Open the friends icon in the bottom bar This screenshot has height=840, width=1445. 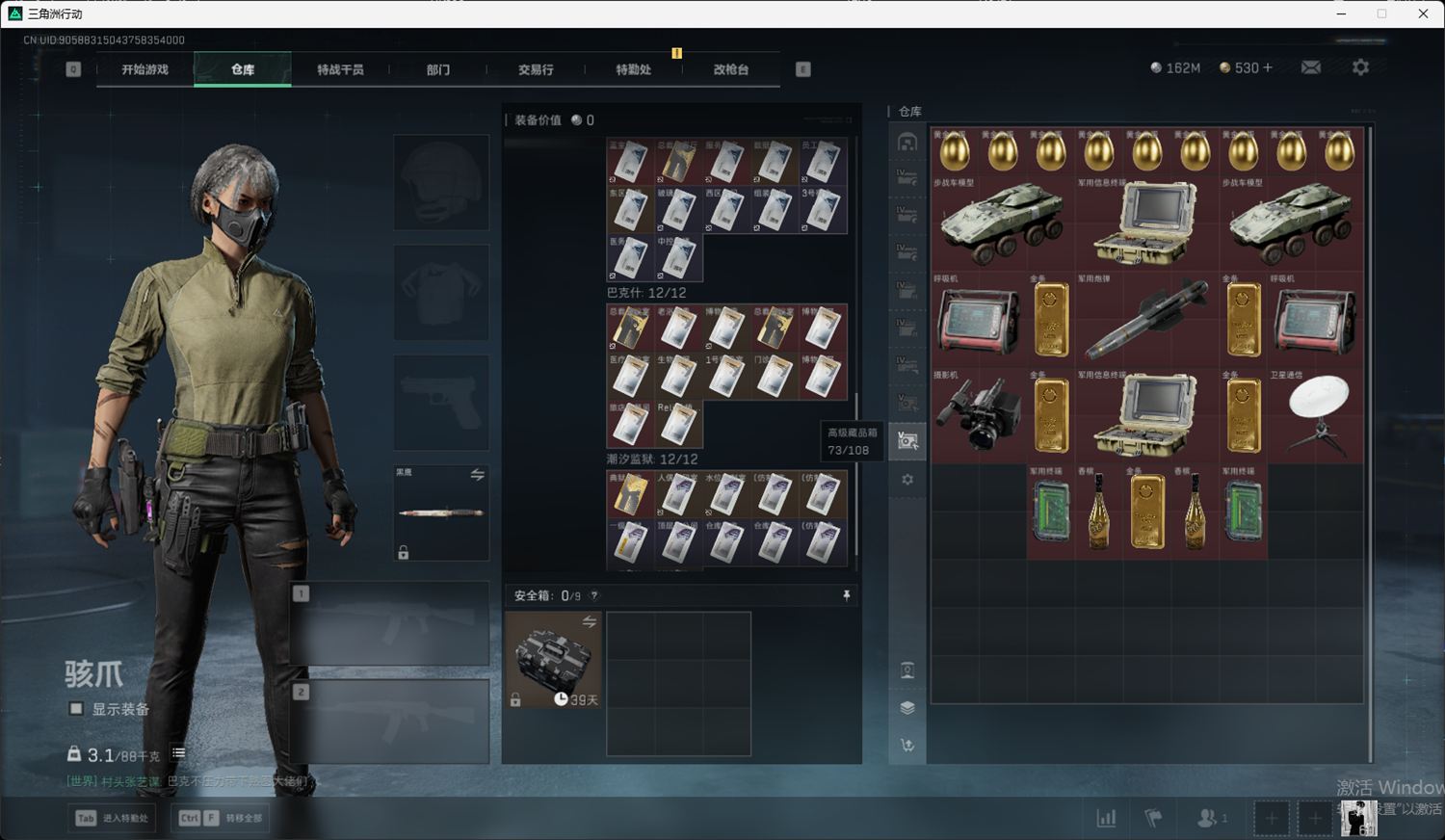click(1208, 818)
